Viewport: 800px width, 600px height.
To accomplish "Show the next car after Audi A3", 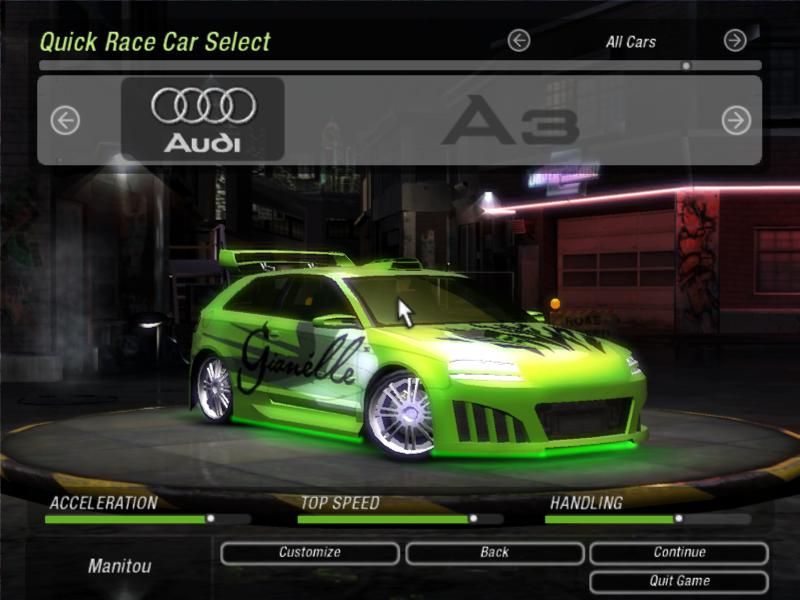I will (x=736, y=121).
